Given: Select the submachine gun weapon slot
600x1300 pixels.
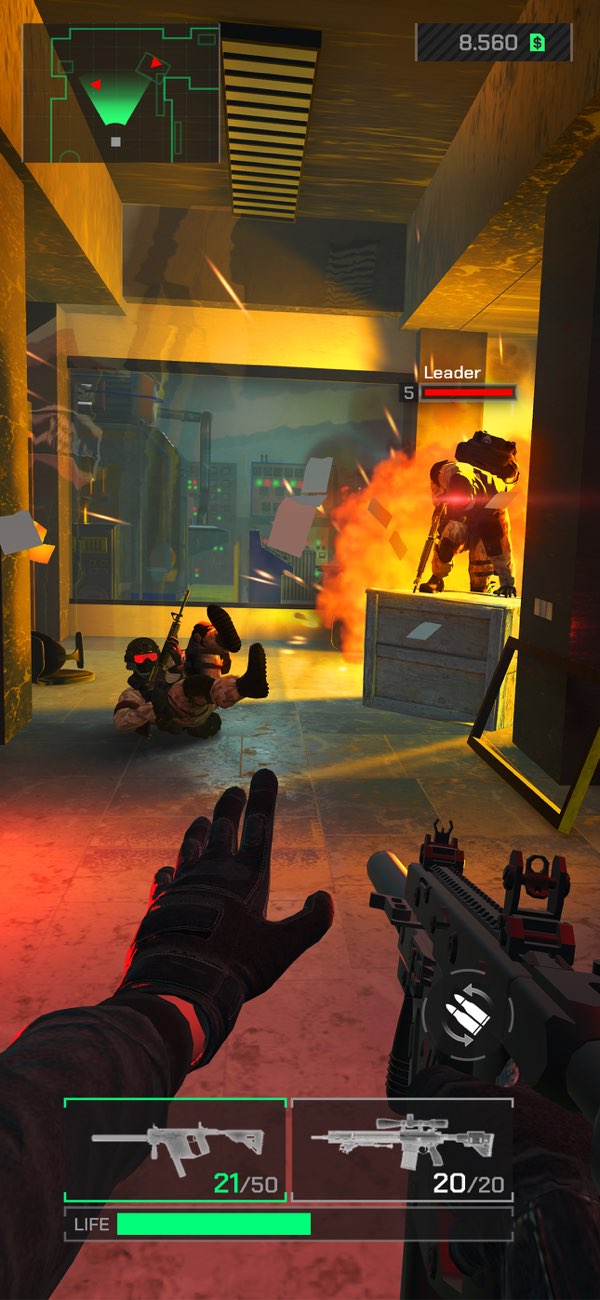Looking at the screenshot, I should (176, 1149).
